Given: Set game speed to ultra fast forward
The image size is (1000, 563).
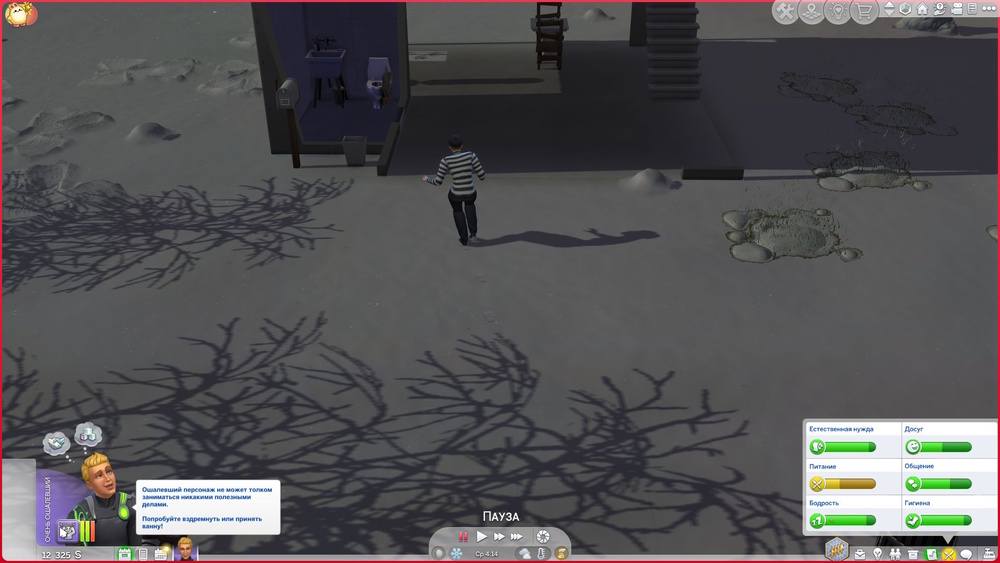Looking at the screenshot, I should pos(518,537).
